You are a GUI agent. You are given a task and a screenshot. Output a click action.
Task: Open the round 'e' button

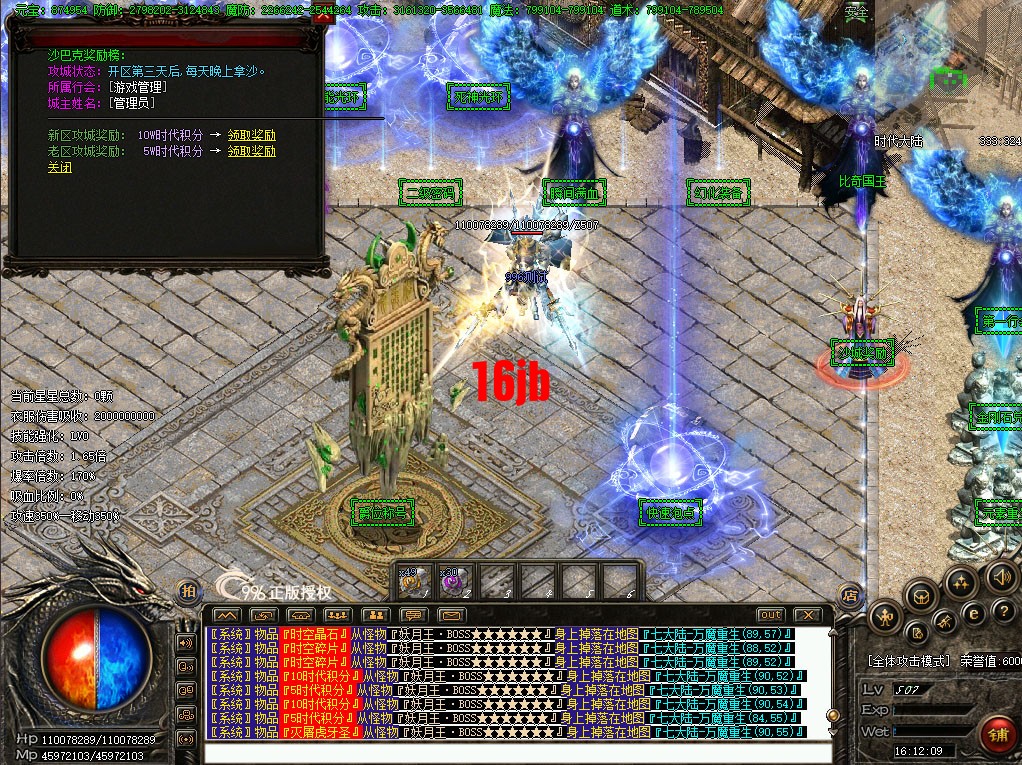click(973, 614)
